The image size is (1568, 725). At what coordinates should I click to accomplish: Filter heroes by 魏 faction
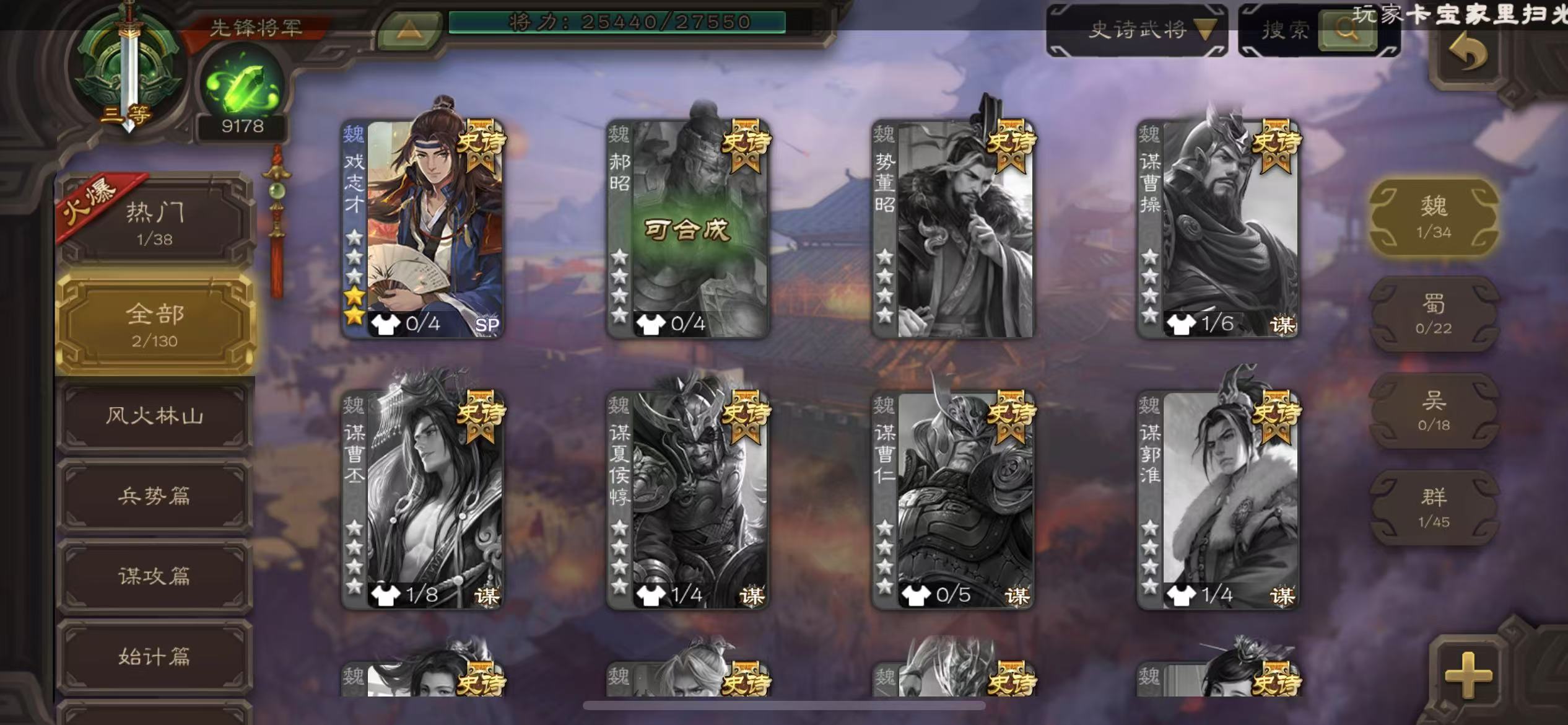tap(1434, 217)
